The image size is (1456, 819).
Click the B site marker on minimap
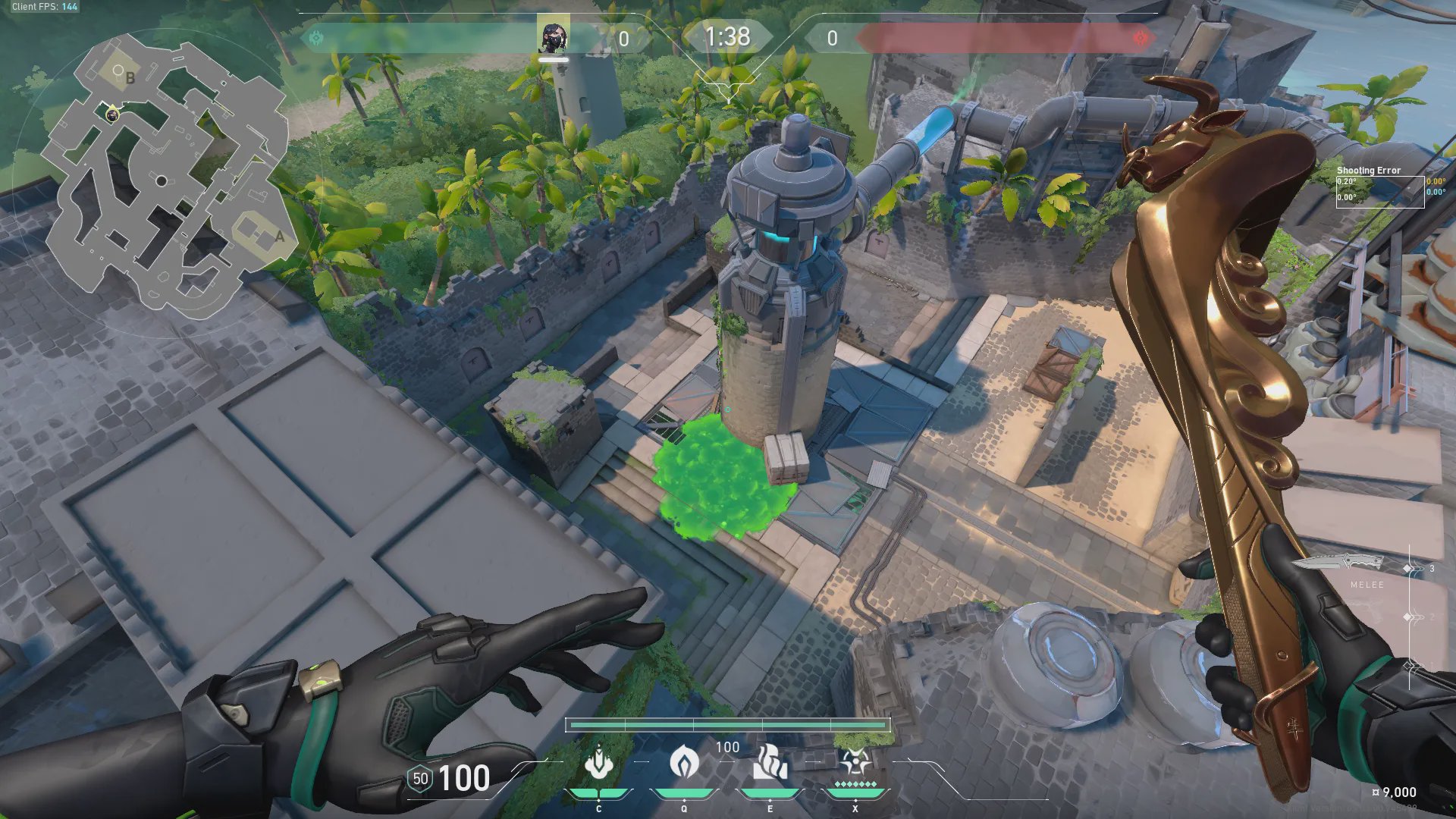pyautogui.click(x=130, y=77)
